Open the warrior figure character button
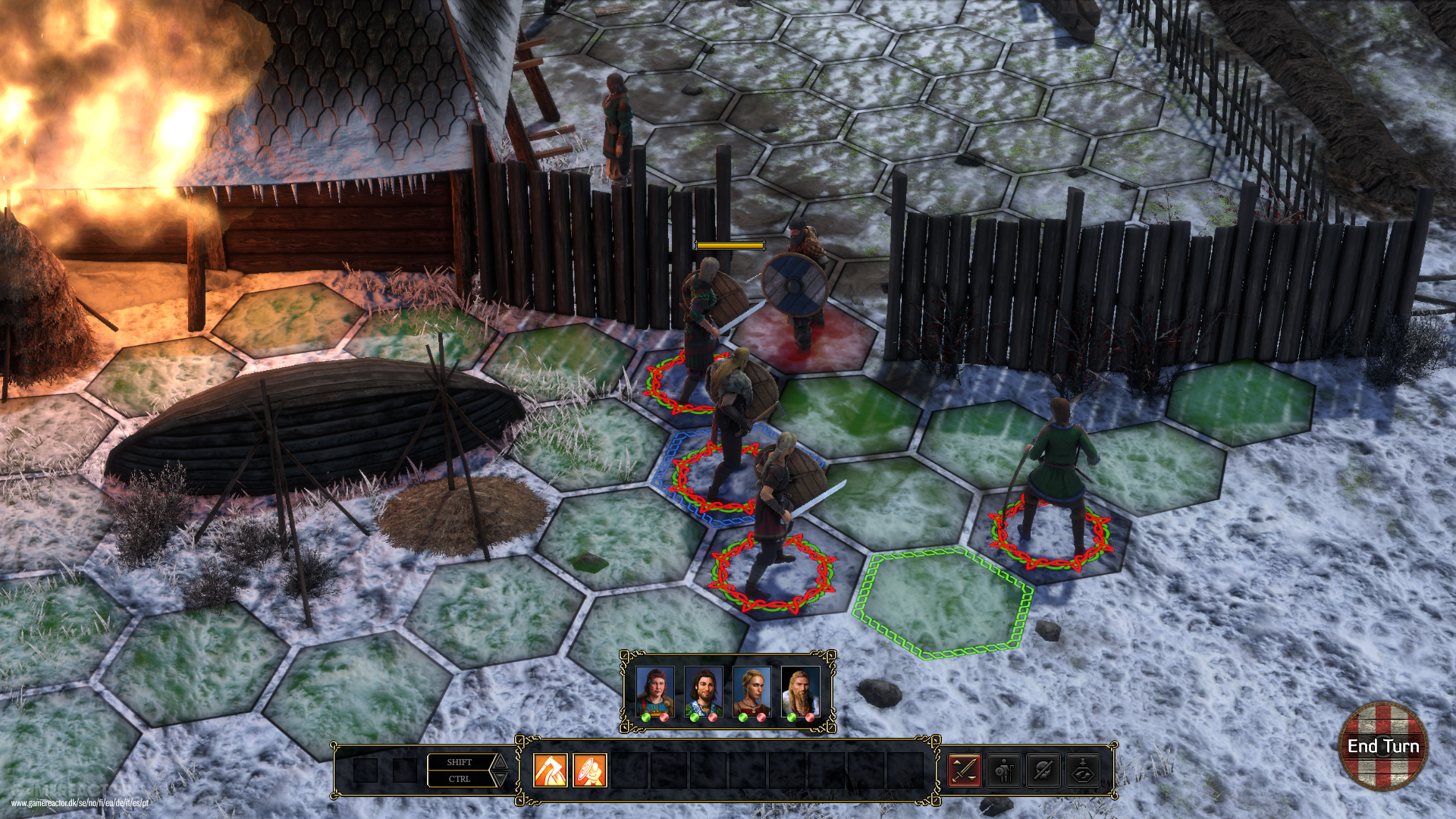Screen dimensions: 1456x819 point(1004,770)
